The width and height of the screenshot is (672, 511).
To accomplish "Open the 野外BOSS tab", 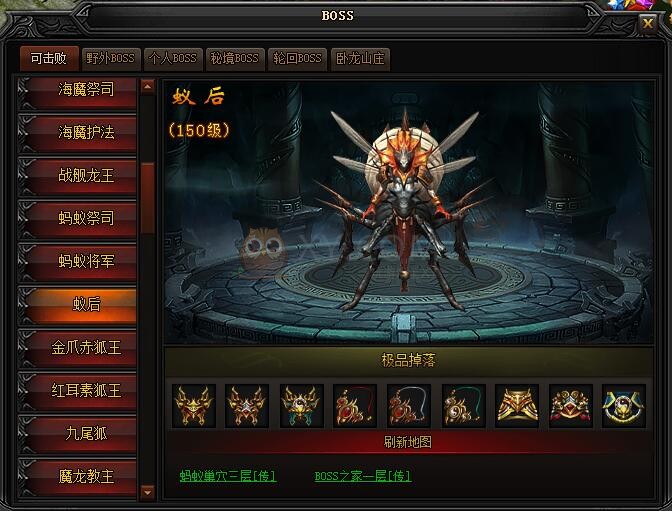I will tap(110, 59).
